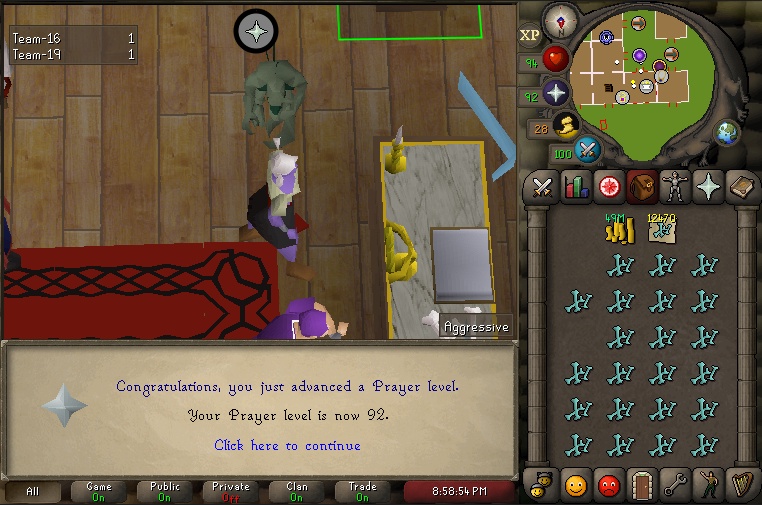Activate quick prayers via the prayer orb
Viewport: 762px width, 505px height.
556,93
